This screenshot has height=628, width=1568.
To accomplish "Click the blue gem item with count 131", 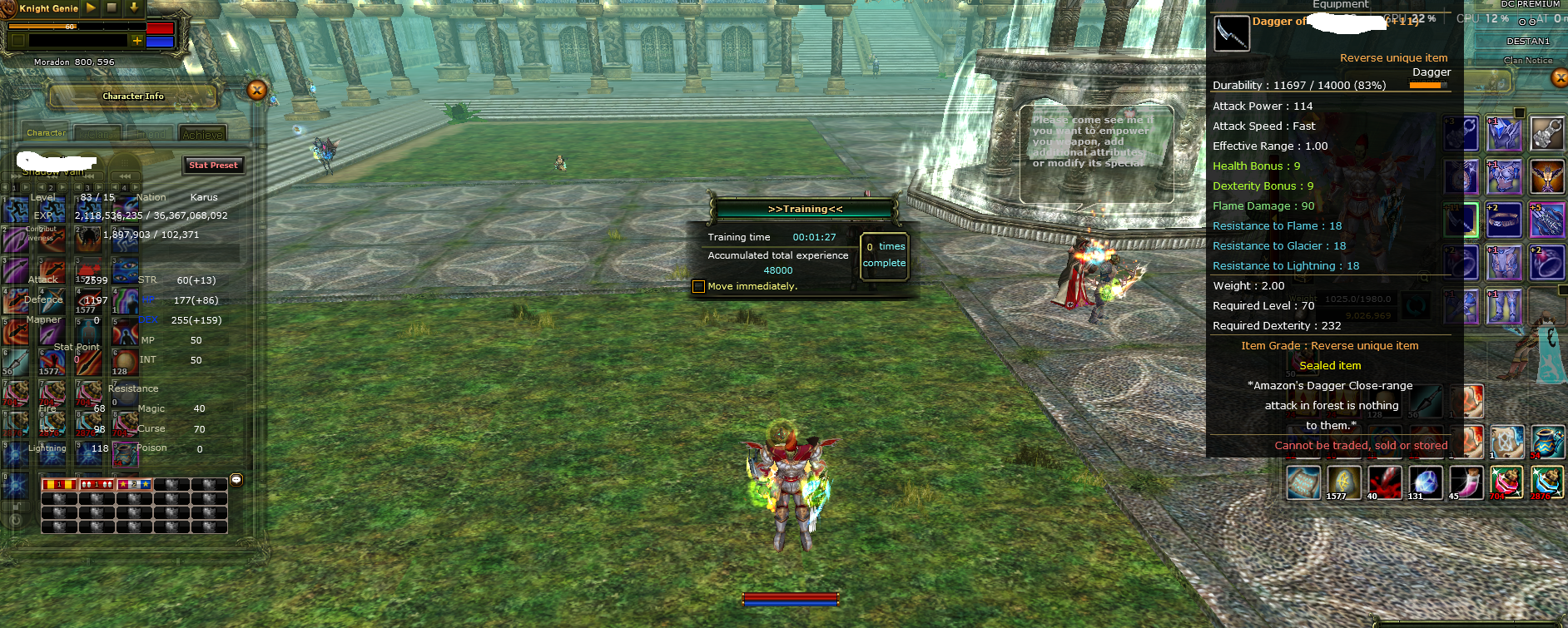I will coord(1426,481).
